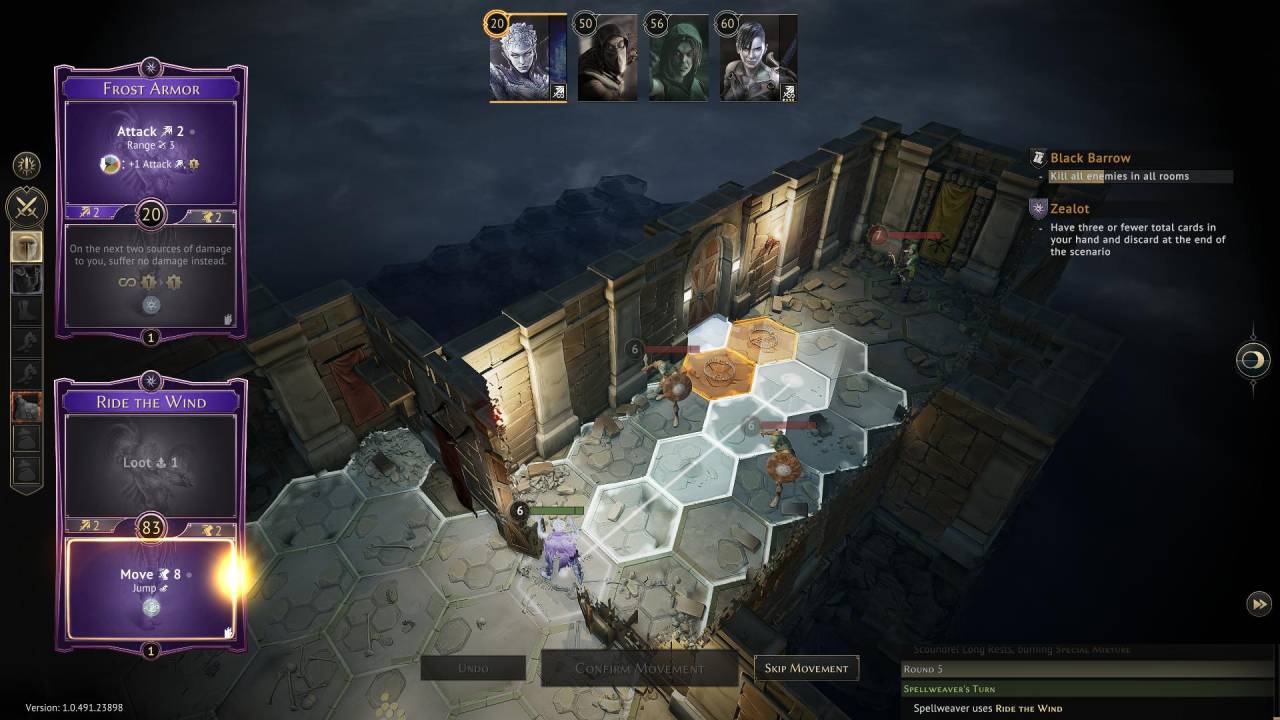Screen dimensions: 1280x720
Task: Select Frost Armor's Attack 2 action
Action: point(151,147)
